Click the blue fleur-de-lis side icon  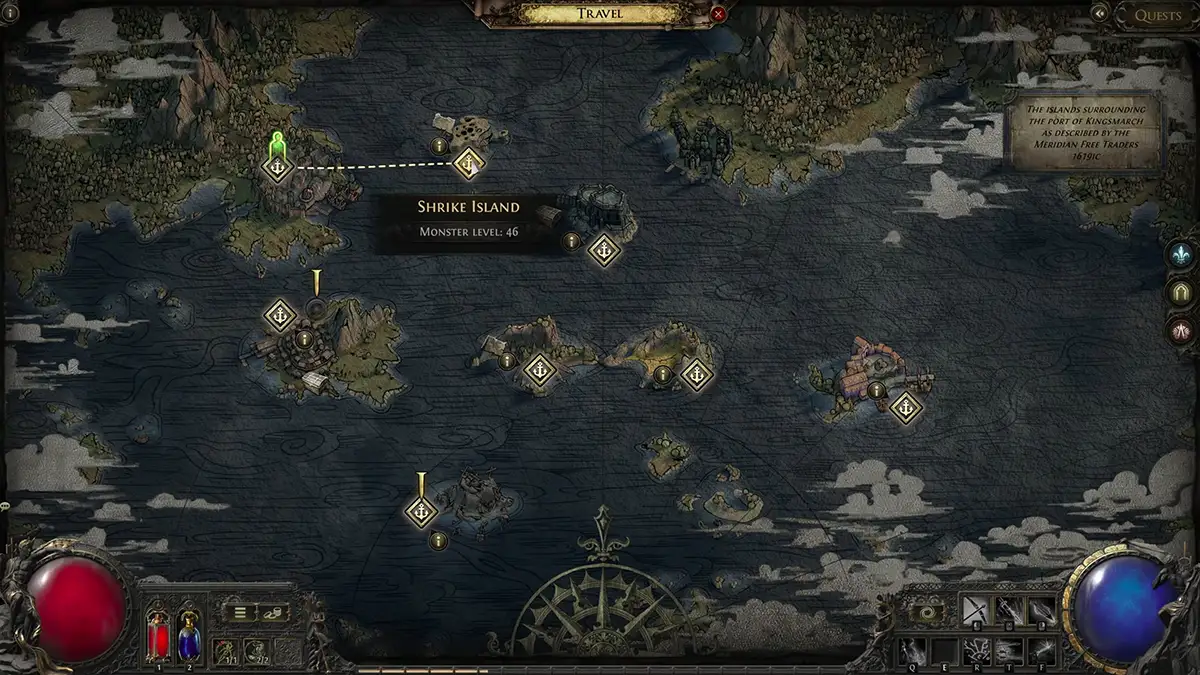1182,254
